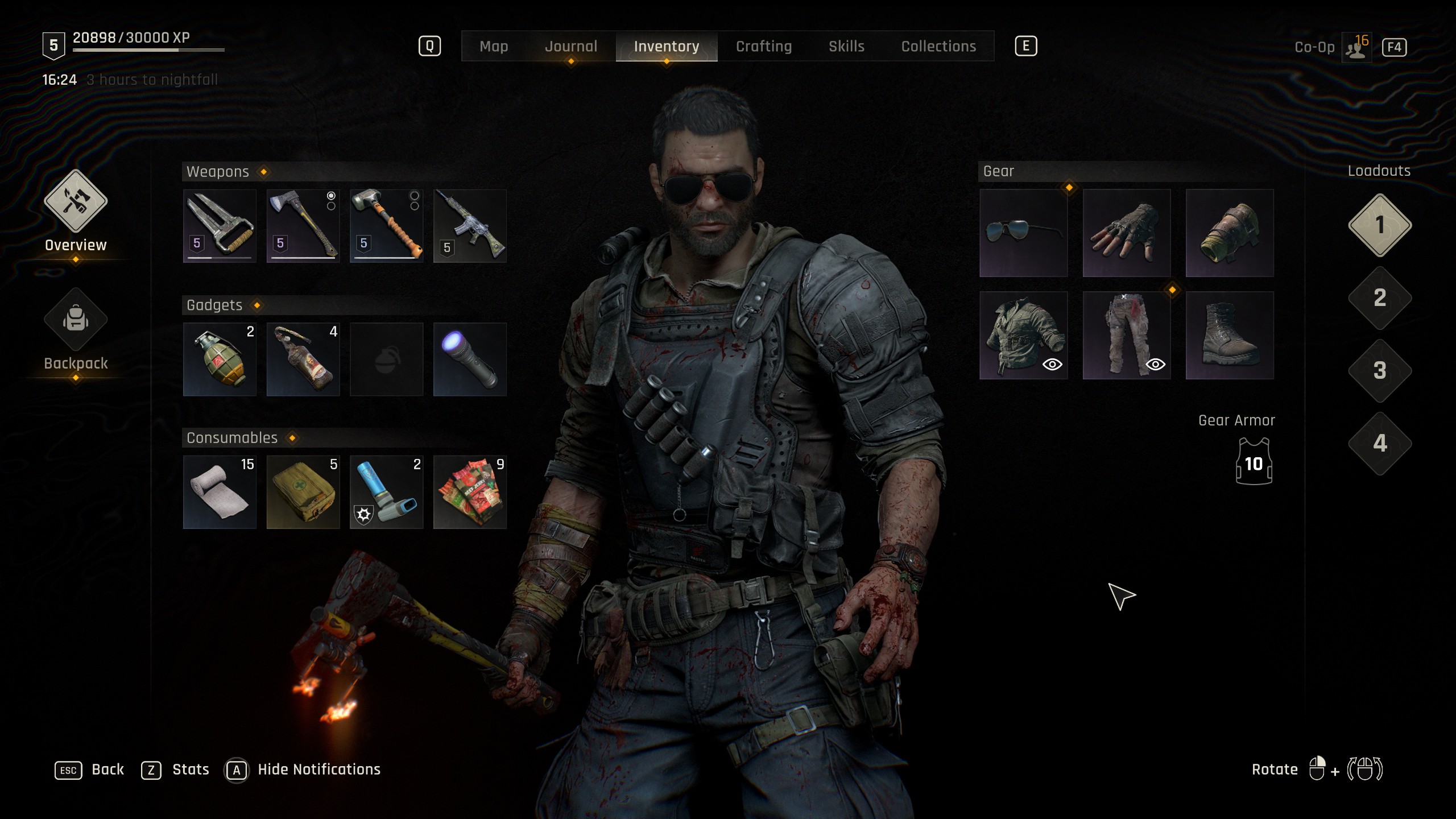Screen dimensions: 1456x819
Task: Select the hatchet weapon slot
Action: (303, 226)
